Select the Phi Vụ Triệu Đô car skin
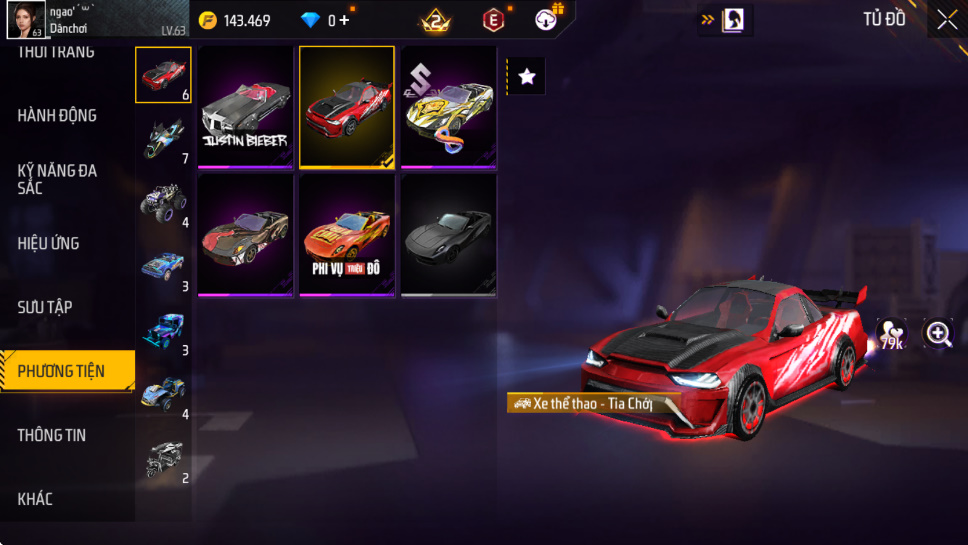Viewport: 968px width, 545px height. [x=347, y=236]
